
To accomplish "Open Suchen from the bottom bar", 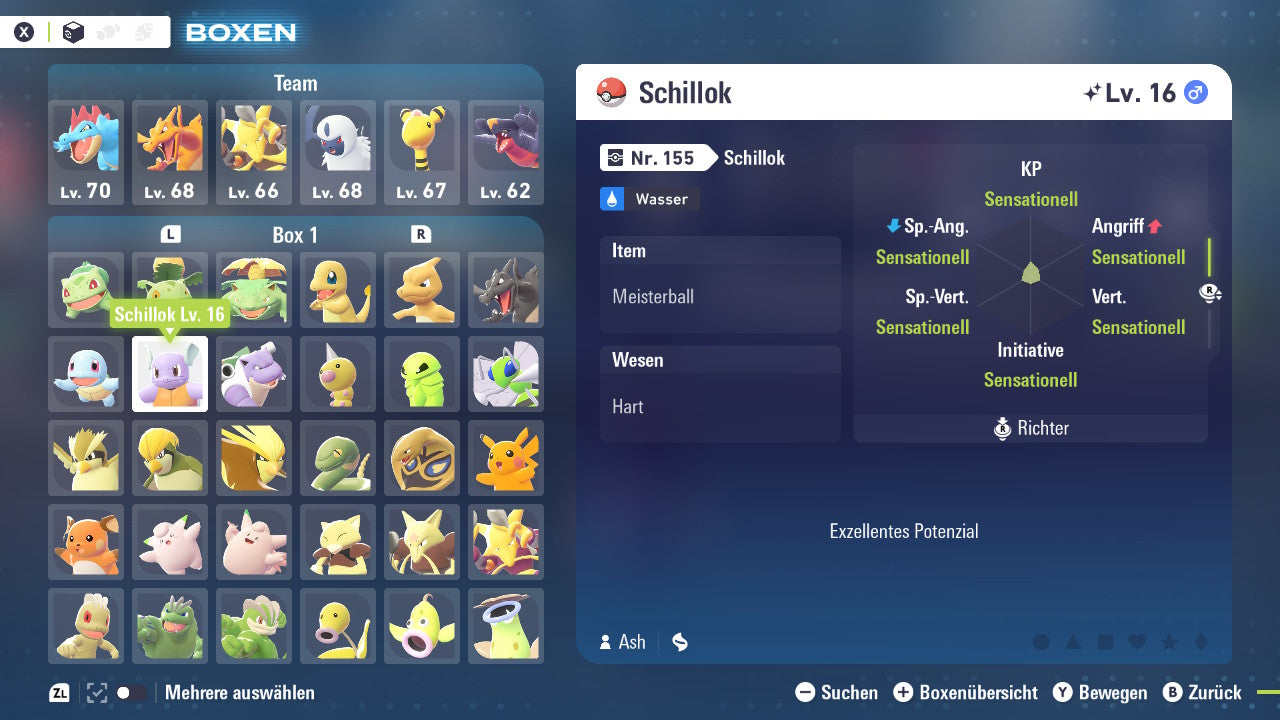I will pos(839,692).
